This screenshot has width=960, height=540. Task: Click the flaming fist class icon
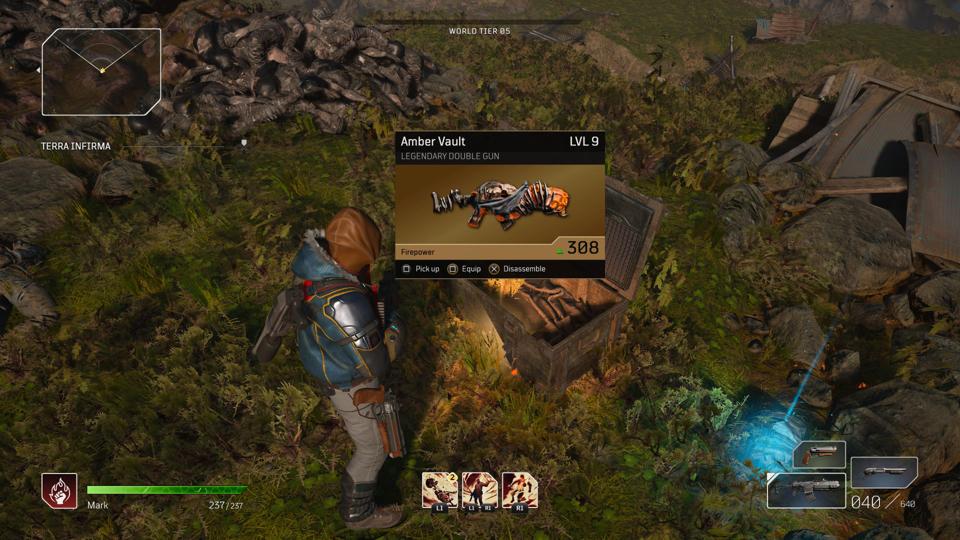click(x=59, y=491)
